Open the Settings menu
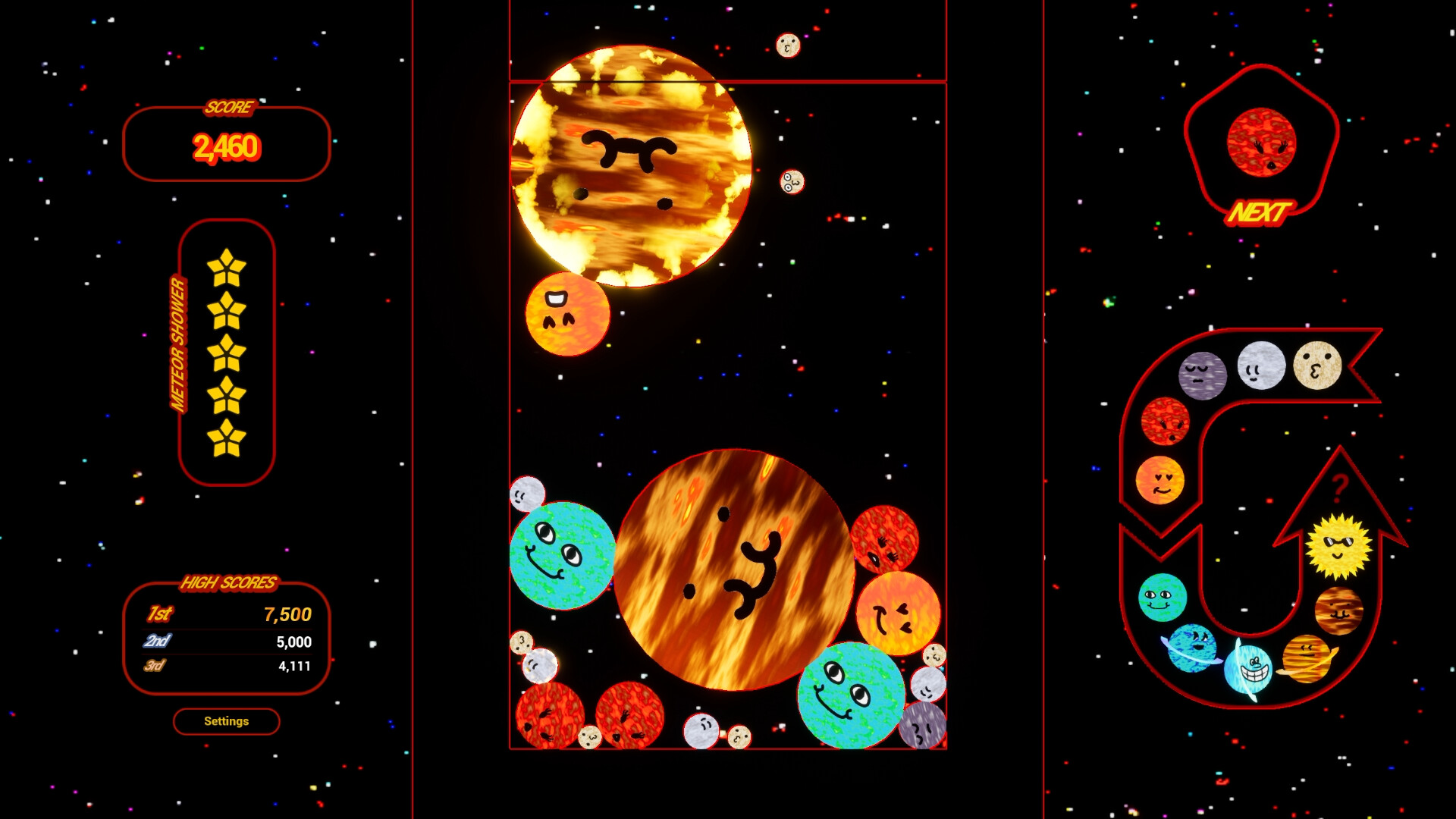Screen dimensions: 1456x819 [x=226, y=721]
